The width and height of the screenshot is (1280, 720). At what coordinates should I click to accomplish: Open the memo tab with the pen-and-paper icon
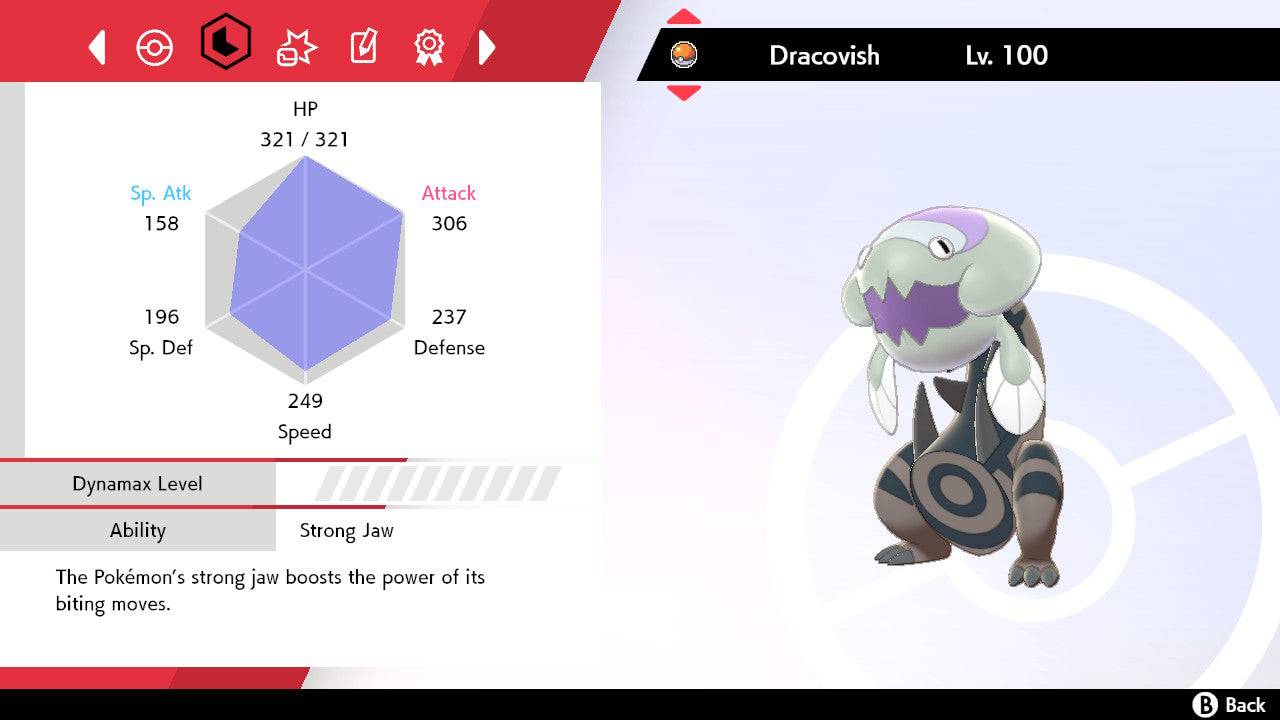pos(363,45)
